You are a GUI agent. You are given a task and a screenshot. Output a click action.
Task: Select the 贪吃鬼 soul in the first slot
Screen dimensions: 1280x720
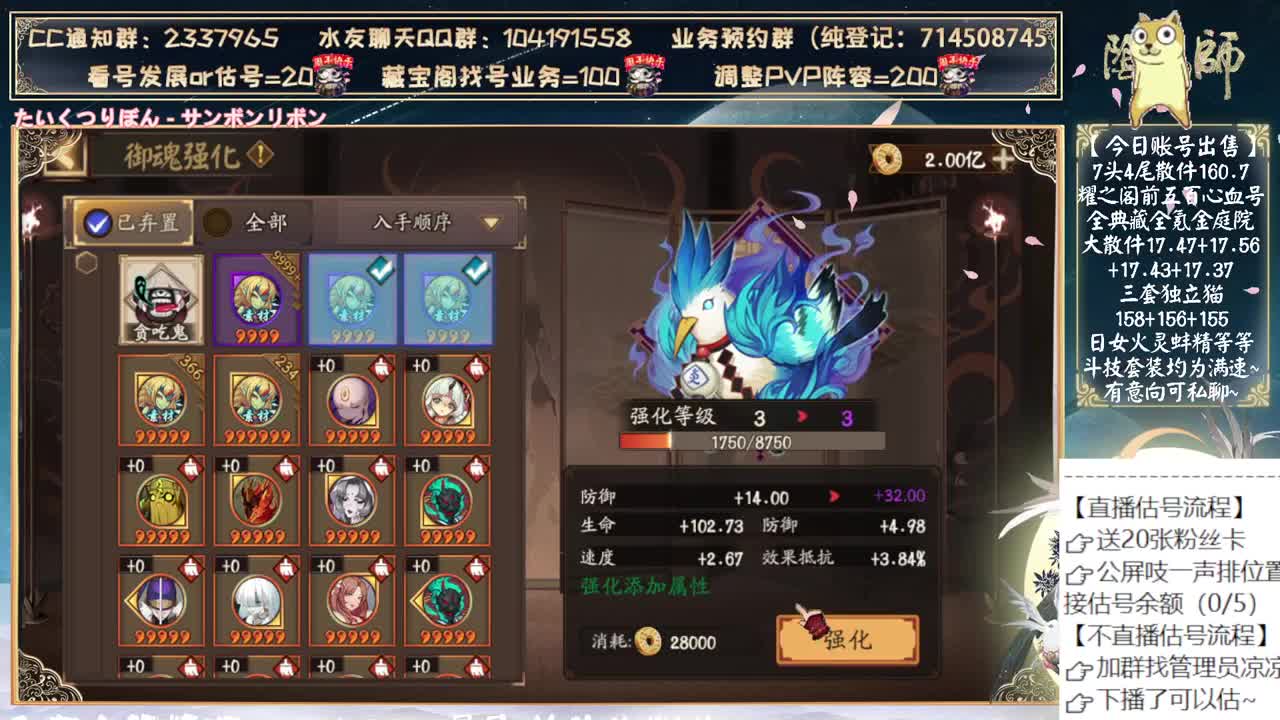[x=160, y=300]
